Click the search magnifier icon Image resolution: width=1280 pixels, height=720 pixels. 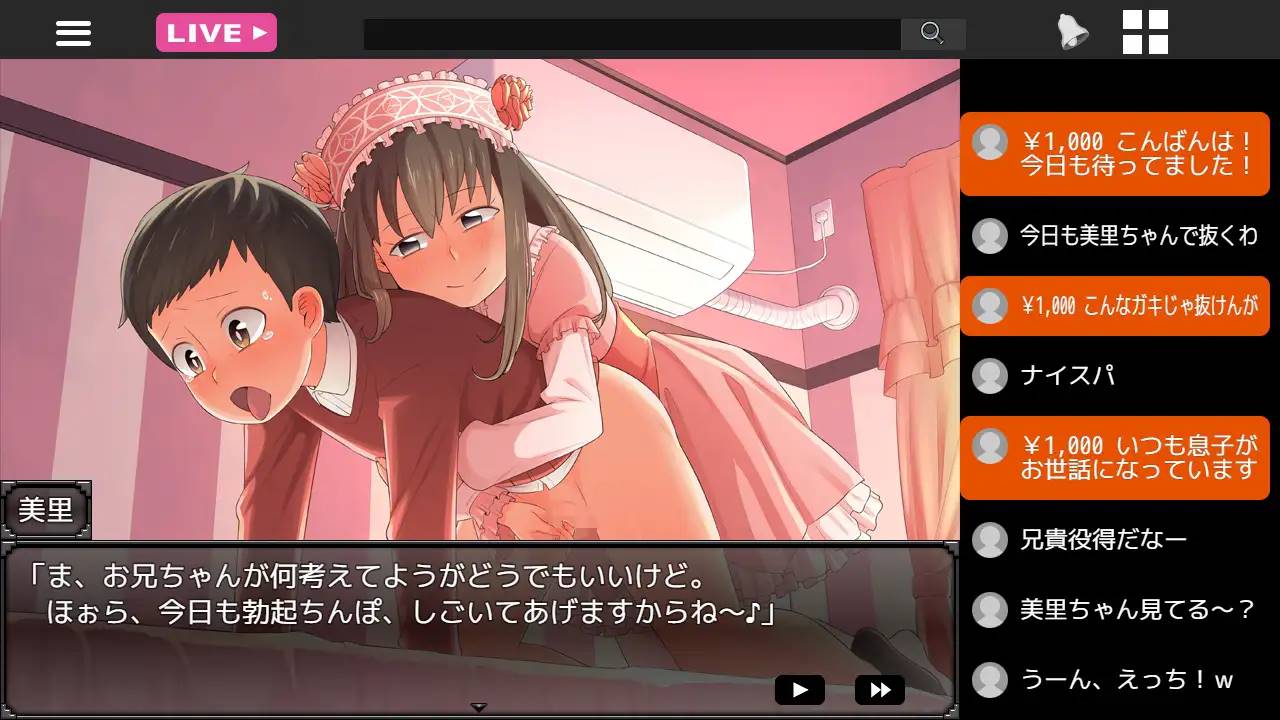[x=933, y=34]
